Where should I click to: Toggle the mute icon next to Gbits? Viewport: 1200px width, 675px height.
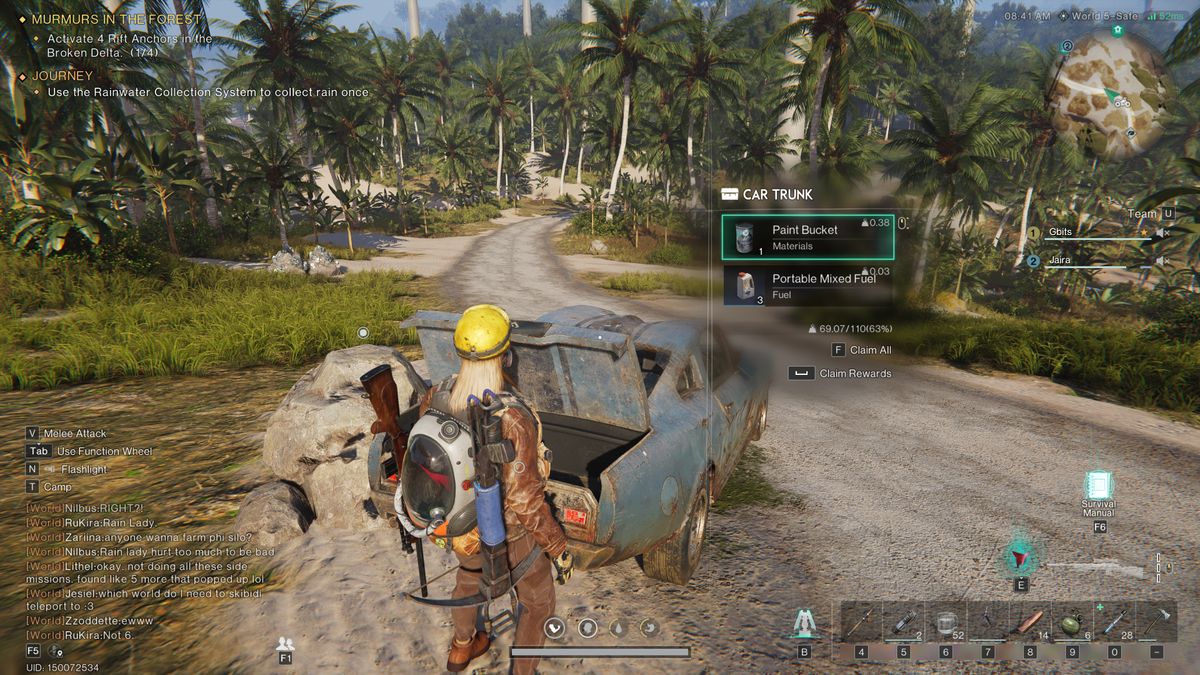(x=1162, y=233)
